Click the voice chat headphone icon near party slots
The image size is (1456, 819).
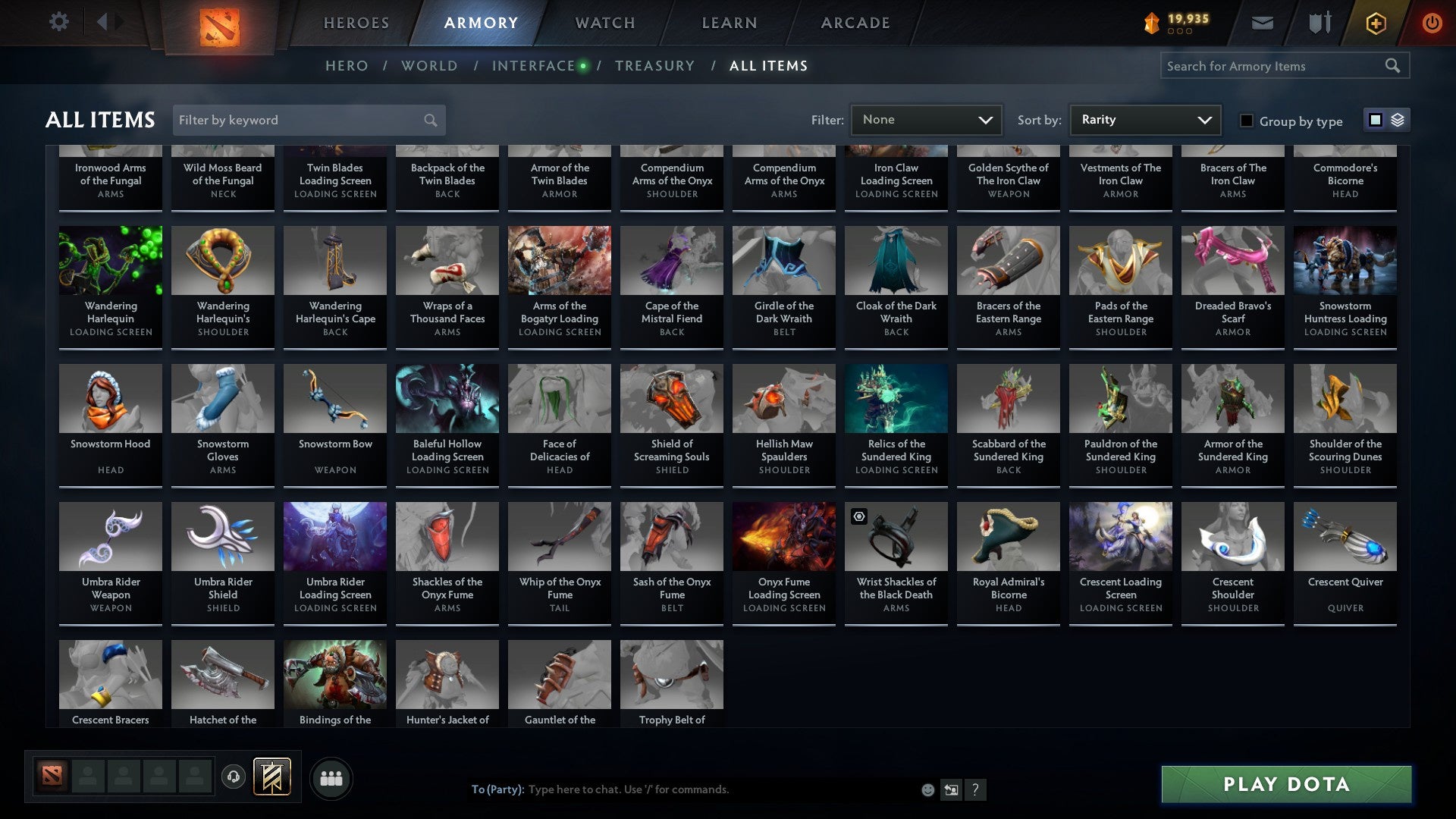click(x=232, y=777)
